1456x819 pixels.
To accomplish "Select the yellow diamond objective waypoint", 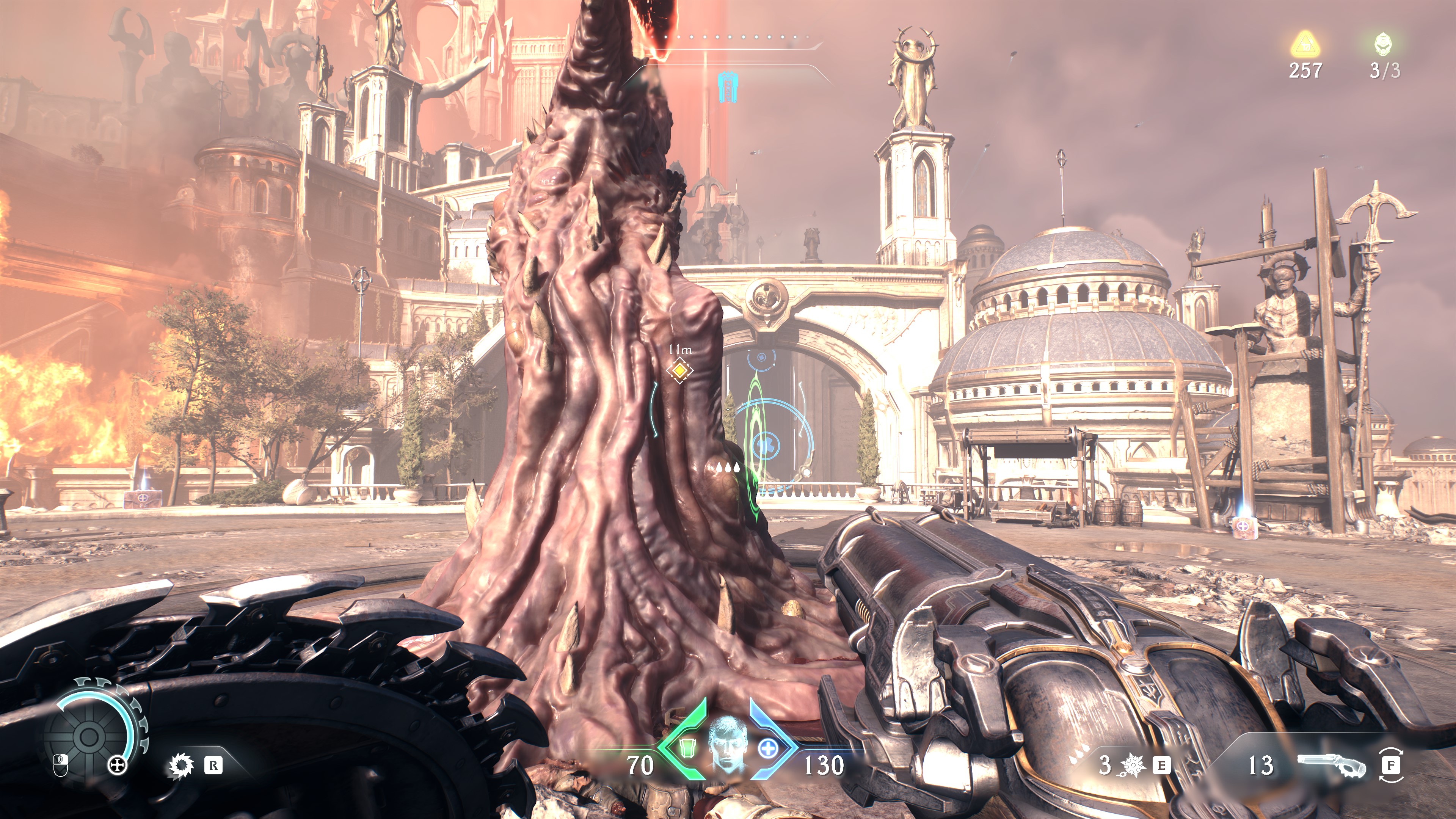I will (x=679, y=370).
